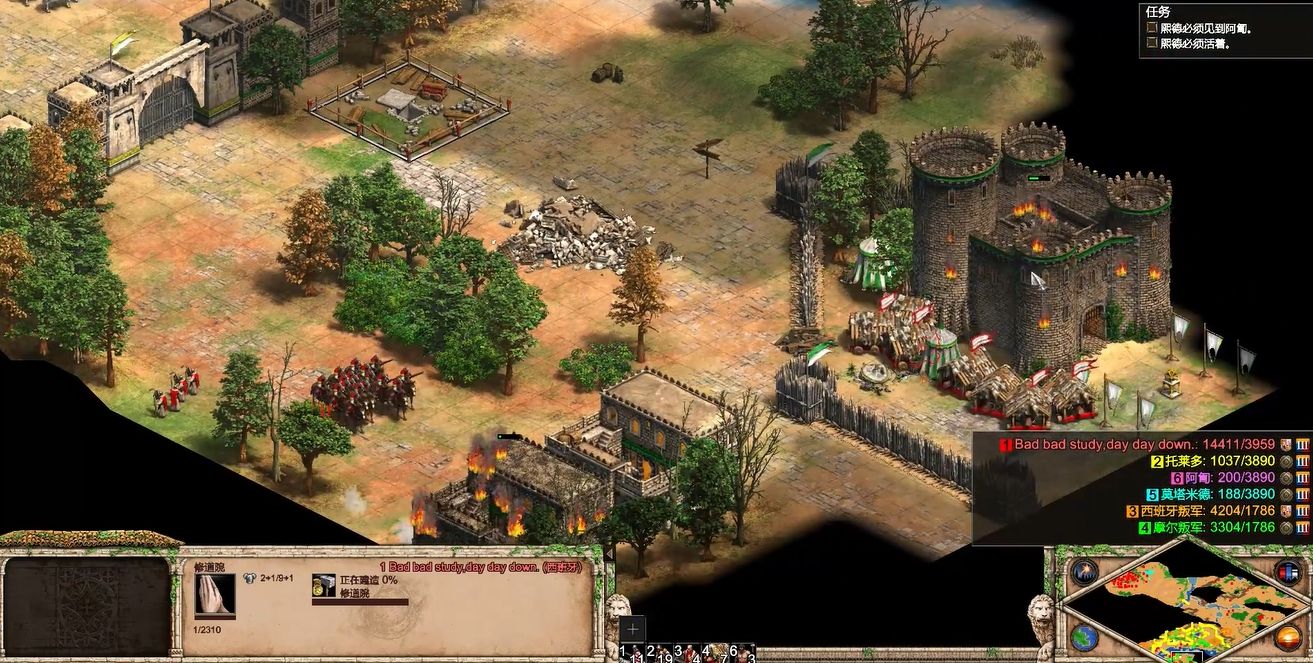Open the 任务 objectives panel
The image size is (1313, 663).
click(1158, 11)
